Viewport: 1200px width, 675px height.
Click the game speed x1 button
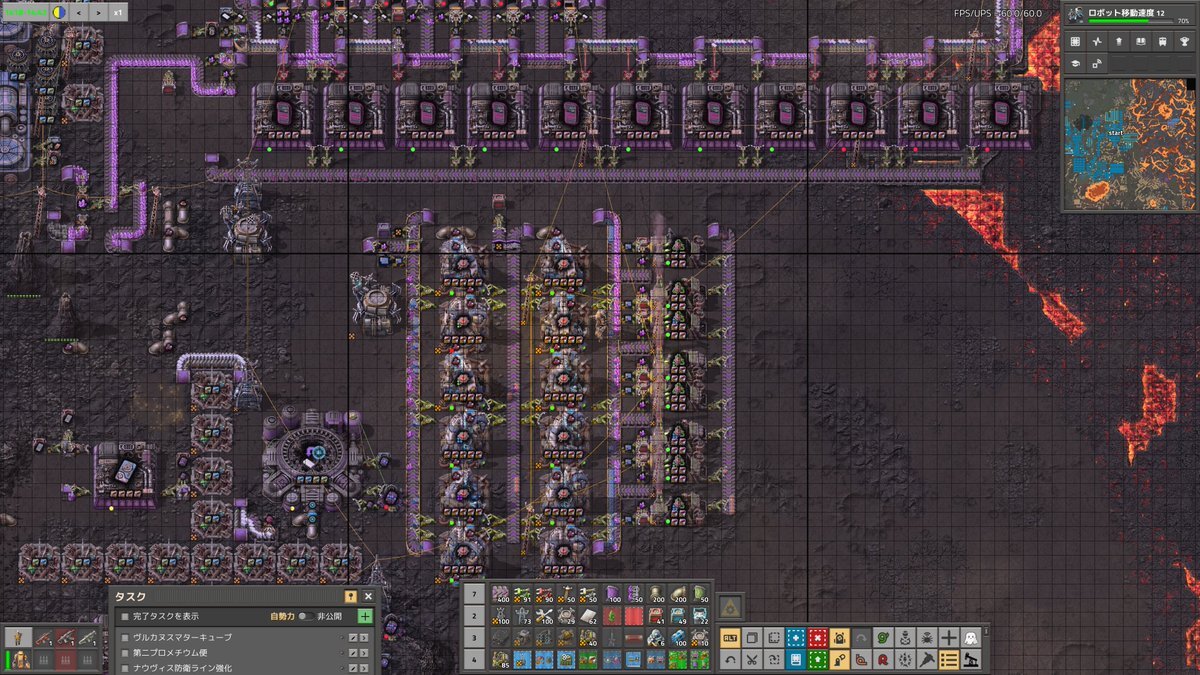point(117,13)
